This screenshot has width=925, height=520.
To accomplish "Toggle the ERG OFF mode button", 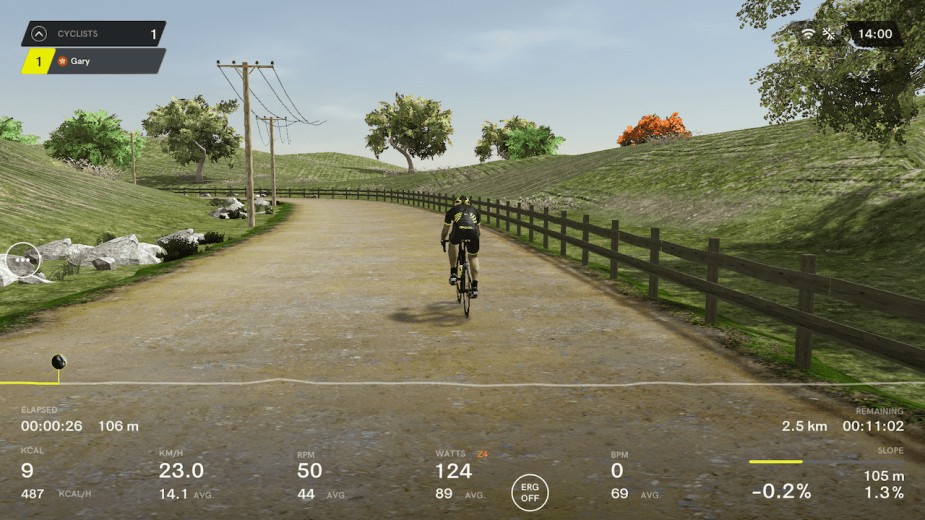I will click(x=530, y=492).
